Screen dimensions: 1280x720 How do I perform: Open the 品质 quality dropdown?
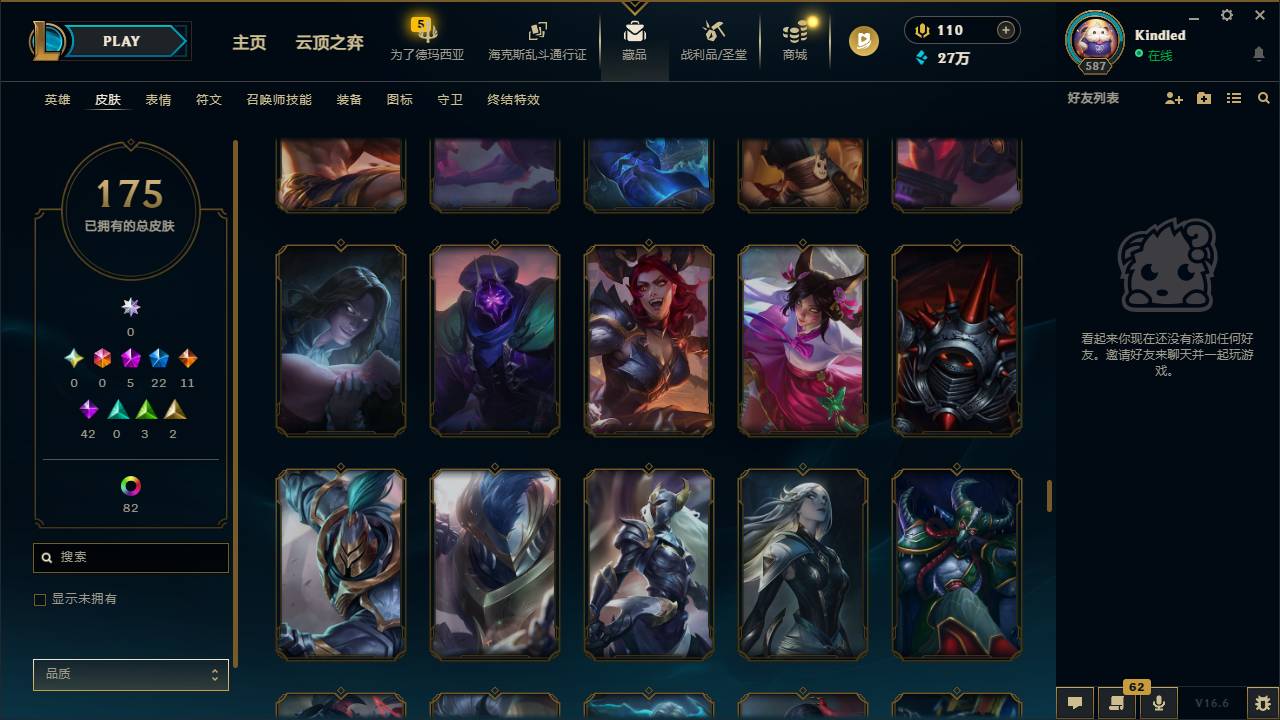click(130, 674)
